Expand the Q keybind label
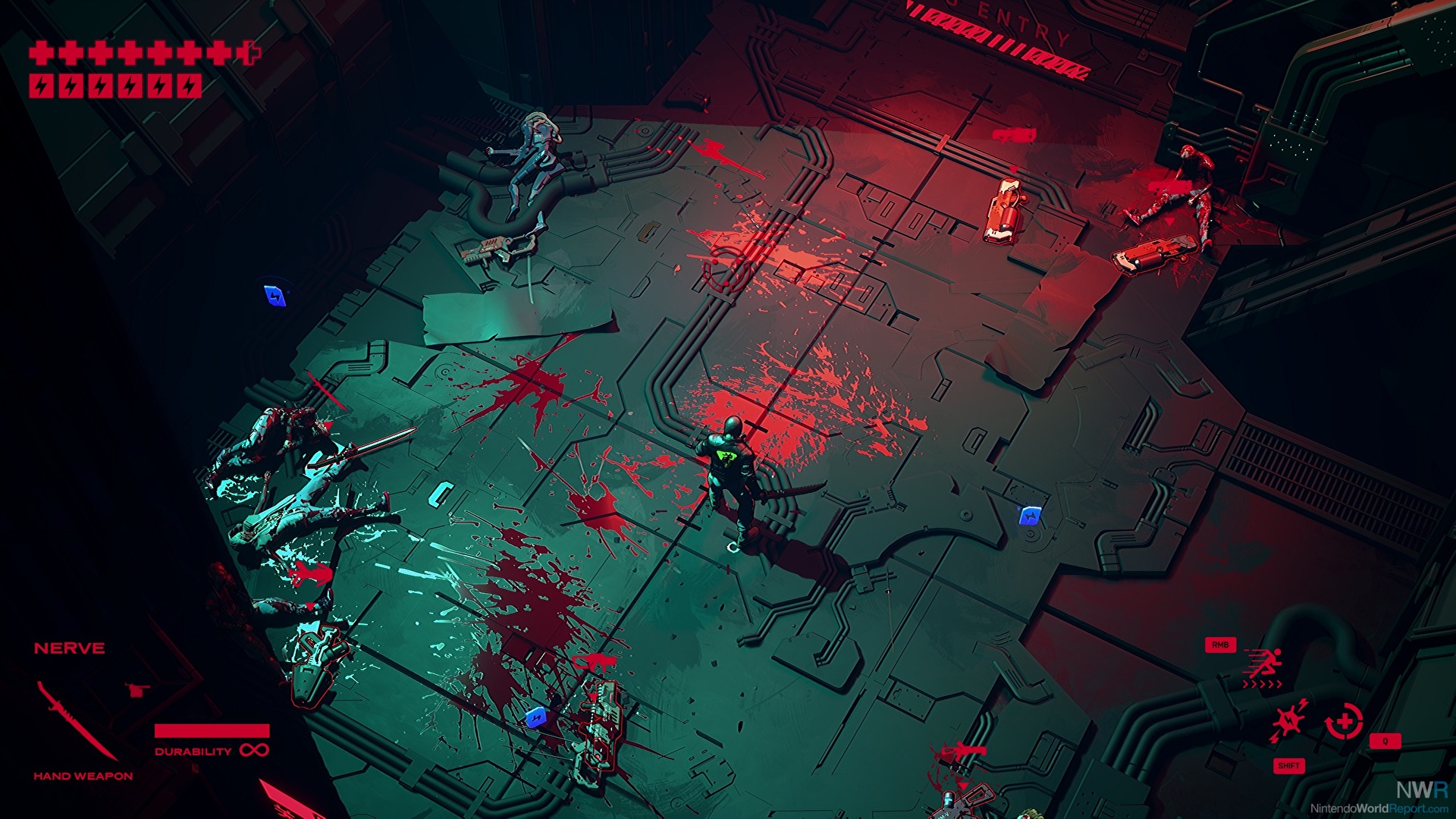1456x819 pixels. tap(1385, 741)
